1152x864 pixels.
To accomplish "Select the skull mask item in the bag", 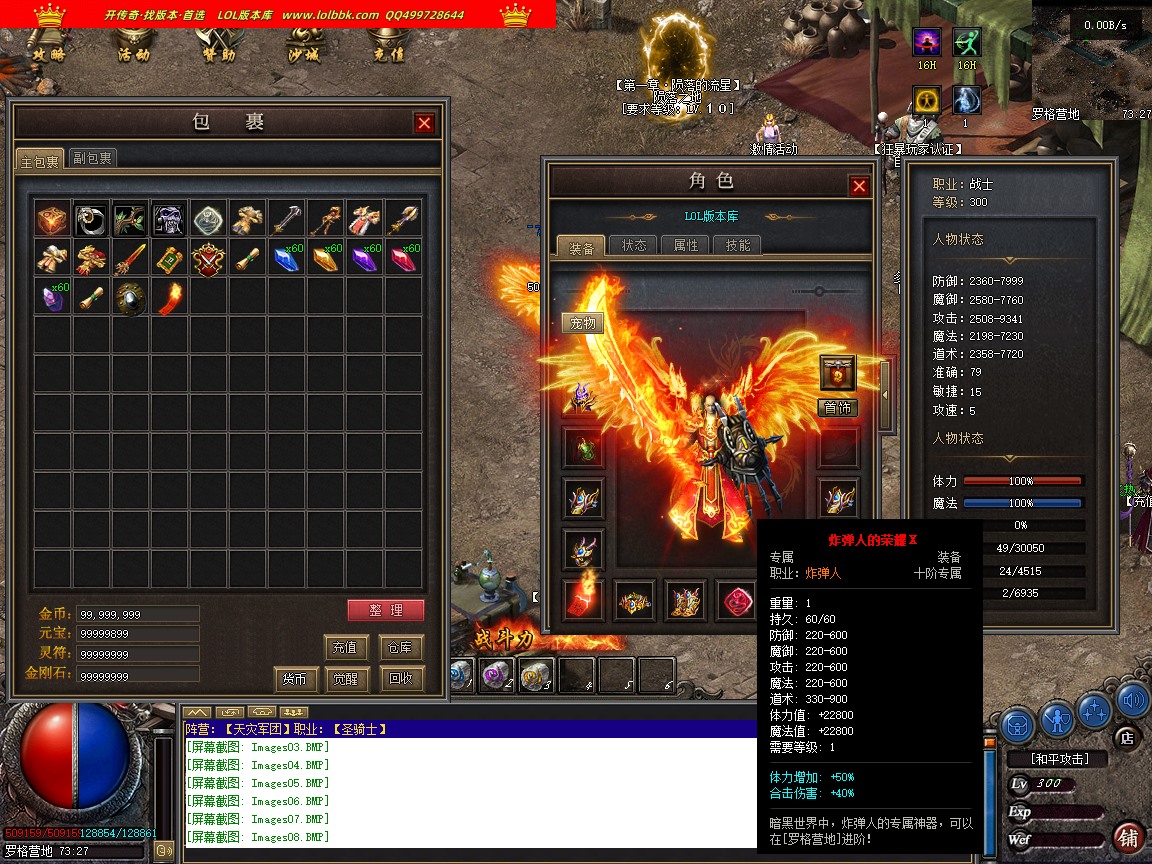I will (x=169, y=219).
